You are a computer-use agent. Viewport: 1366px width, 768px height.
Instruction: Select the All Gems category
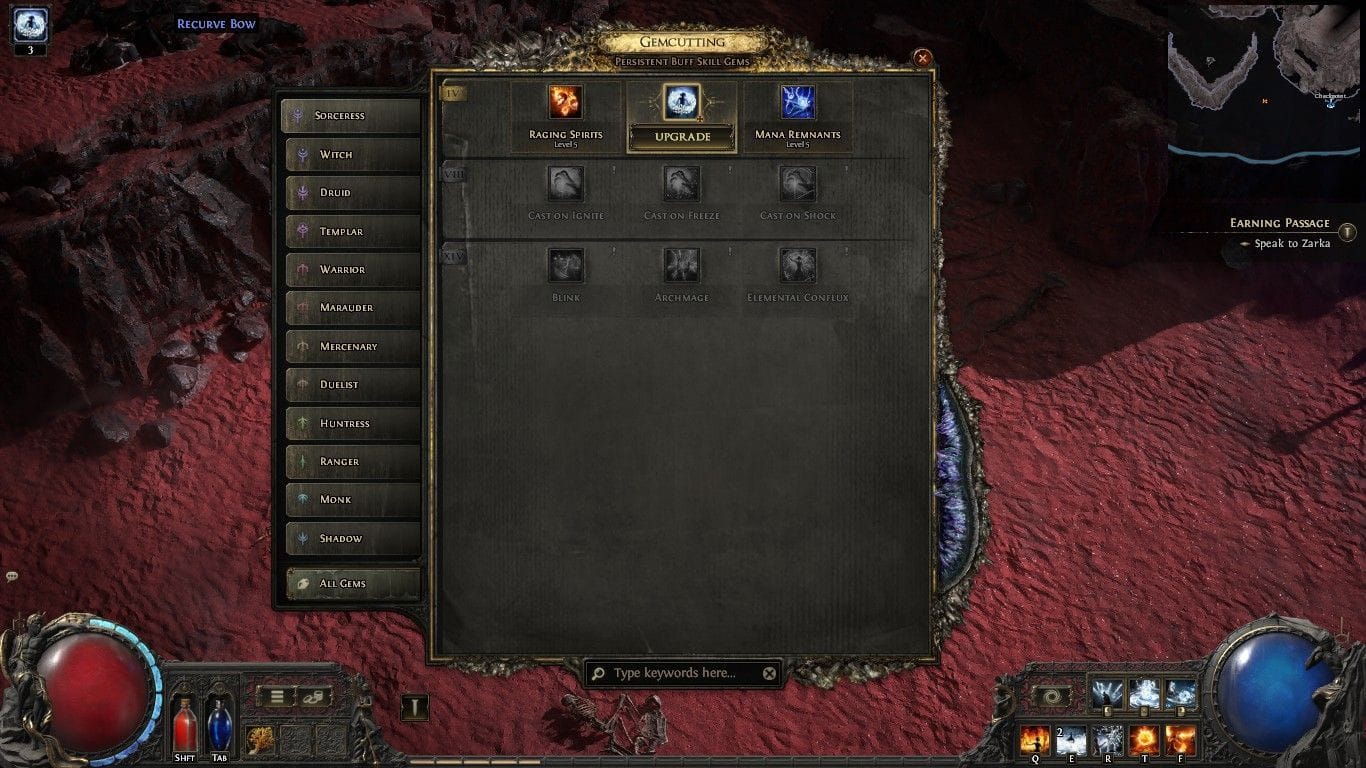351,583
